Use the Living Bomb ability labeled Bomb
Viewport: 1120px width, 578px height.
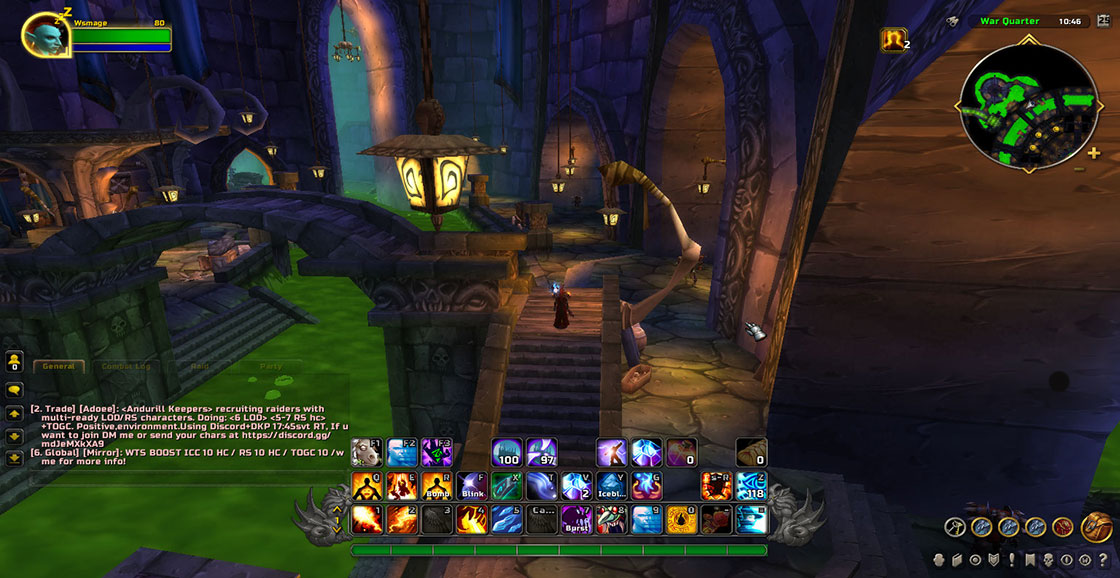pyautogui.click(x=437, y=486)
